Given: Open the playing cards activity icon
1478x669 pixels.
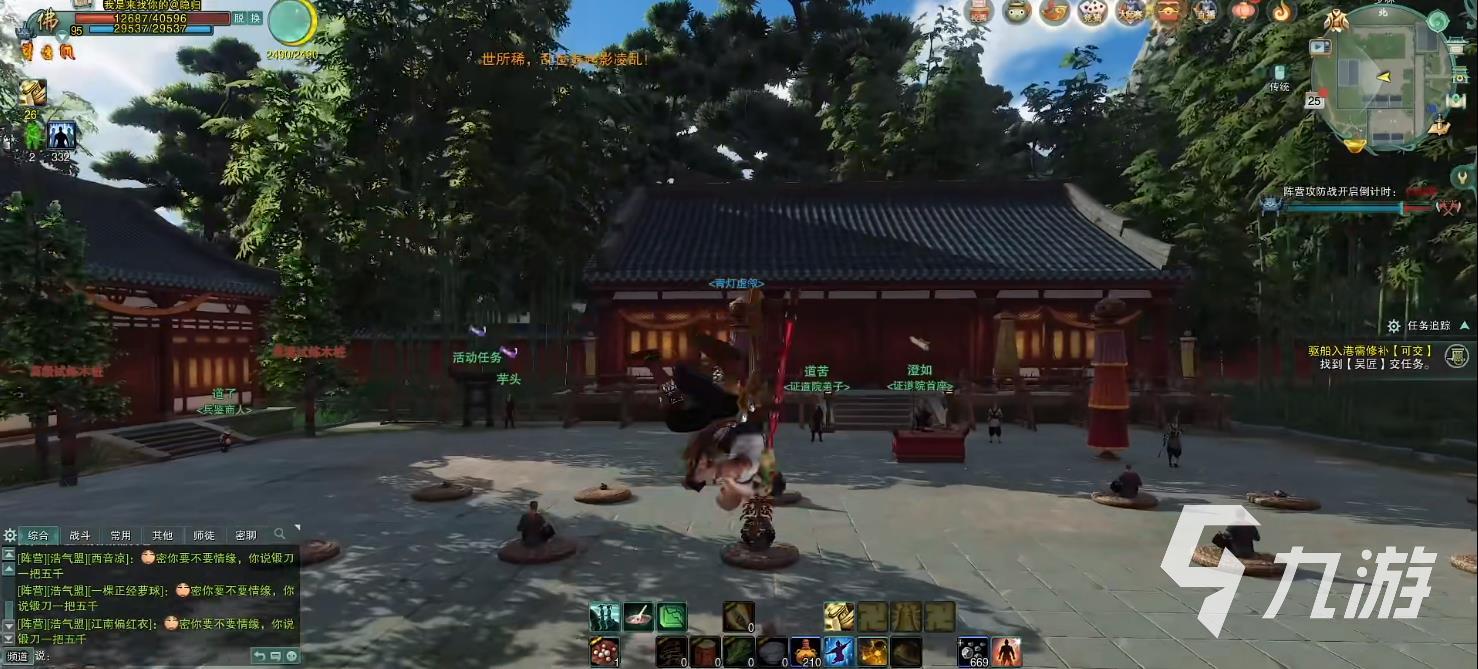Looking at the screenshot, I should pos(1092,12).
